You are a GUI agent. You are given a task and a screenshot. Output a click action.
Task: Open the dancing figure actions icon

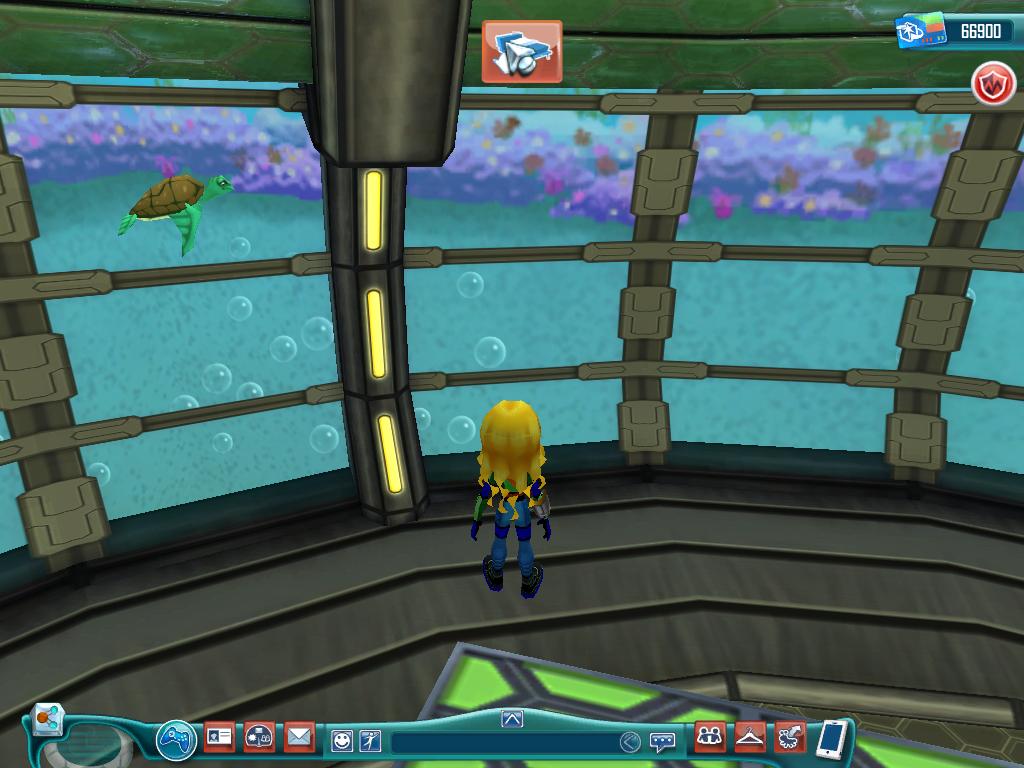[370, 741]
